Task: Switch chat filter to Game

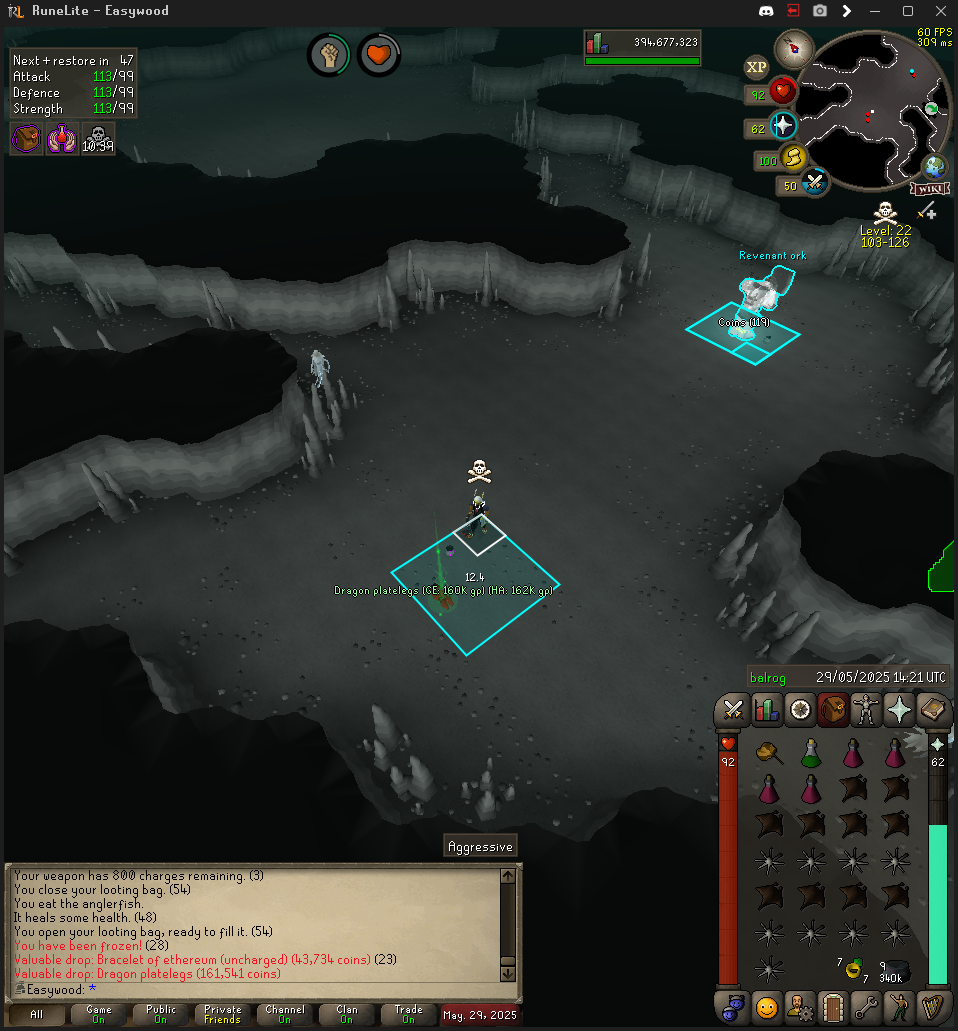Action: [98, 1014]
